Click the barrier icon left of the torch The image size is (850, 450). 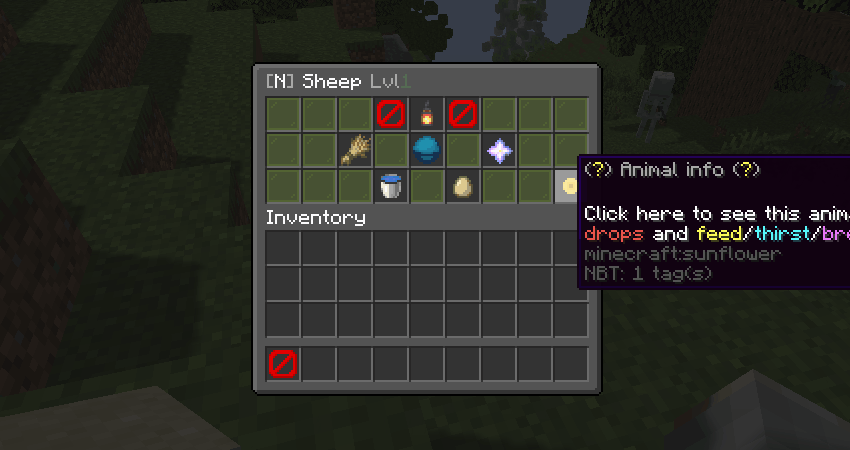pos(391,114)
